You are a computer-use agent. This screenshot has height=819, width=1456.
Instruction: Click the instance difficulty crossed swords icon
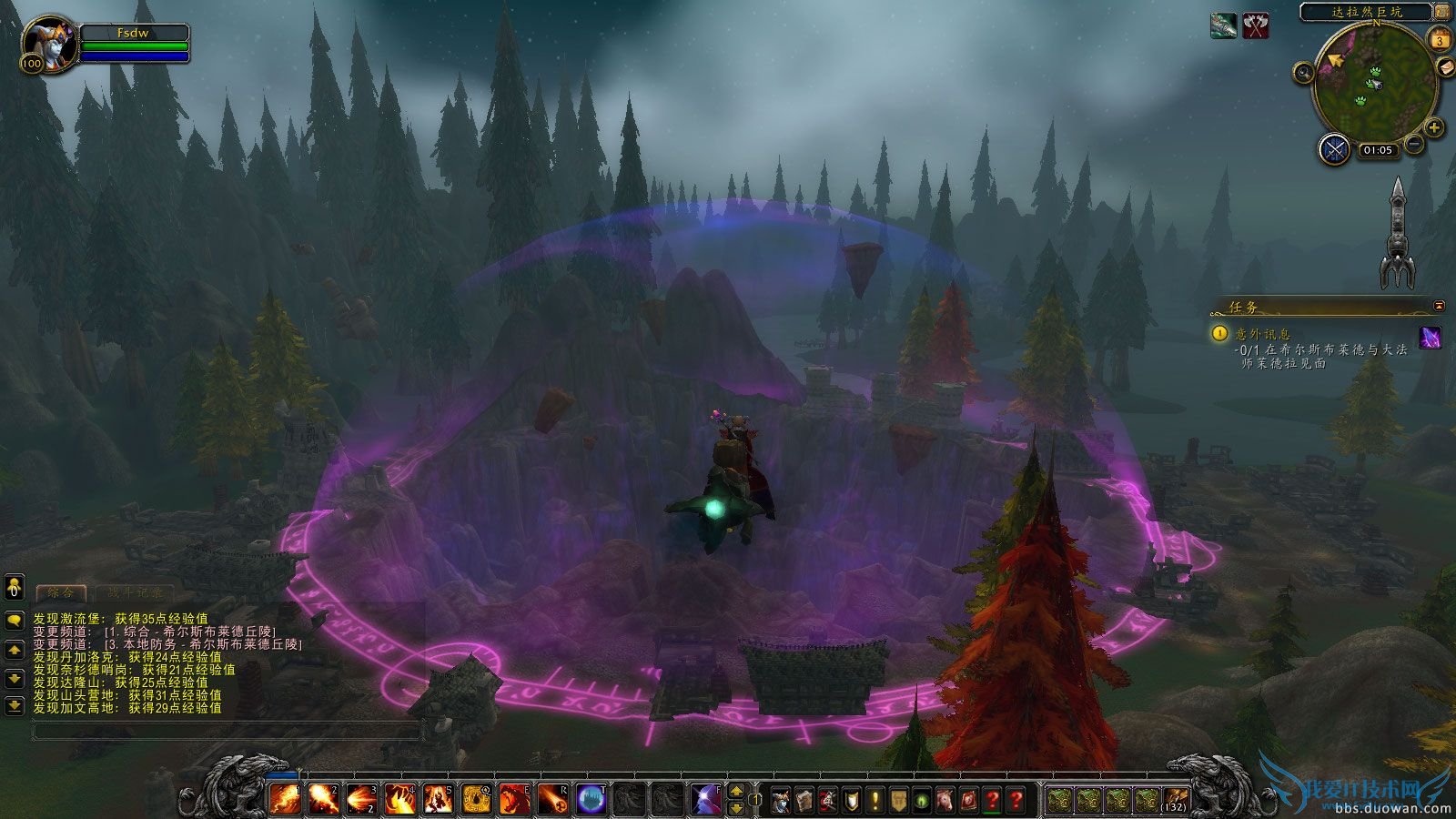click(x=1335, y=151)
